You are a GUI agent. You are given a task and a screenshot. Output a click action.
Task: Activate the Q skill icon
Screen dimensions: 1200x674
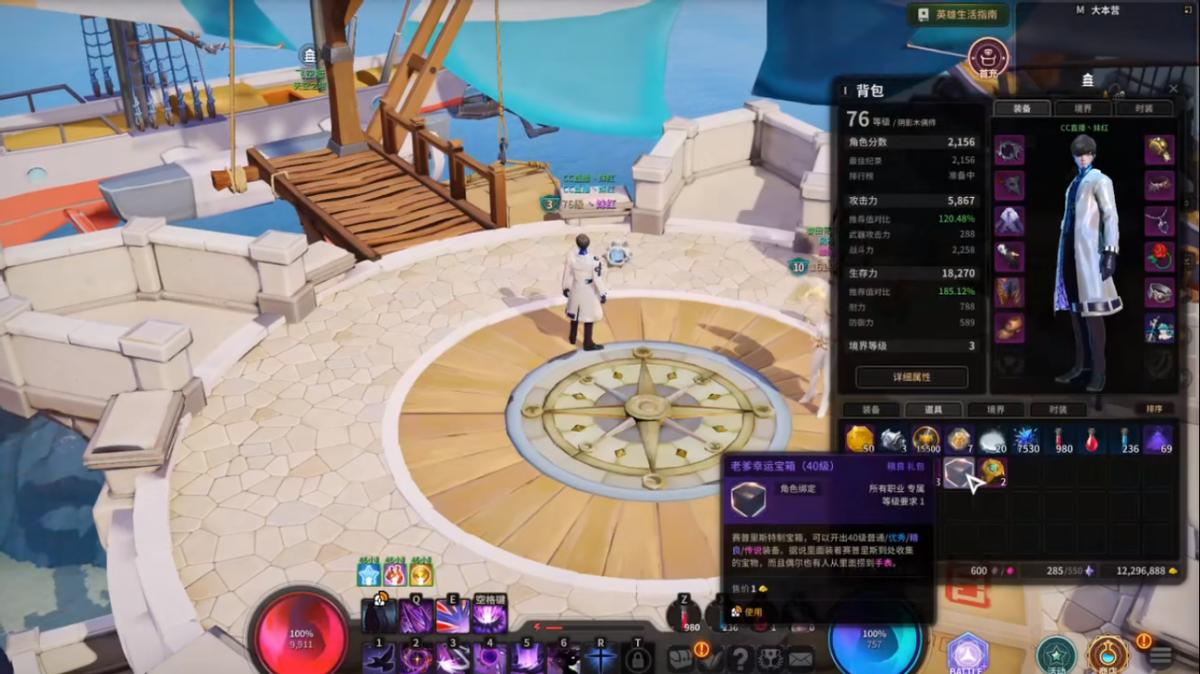pos(416,616)
